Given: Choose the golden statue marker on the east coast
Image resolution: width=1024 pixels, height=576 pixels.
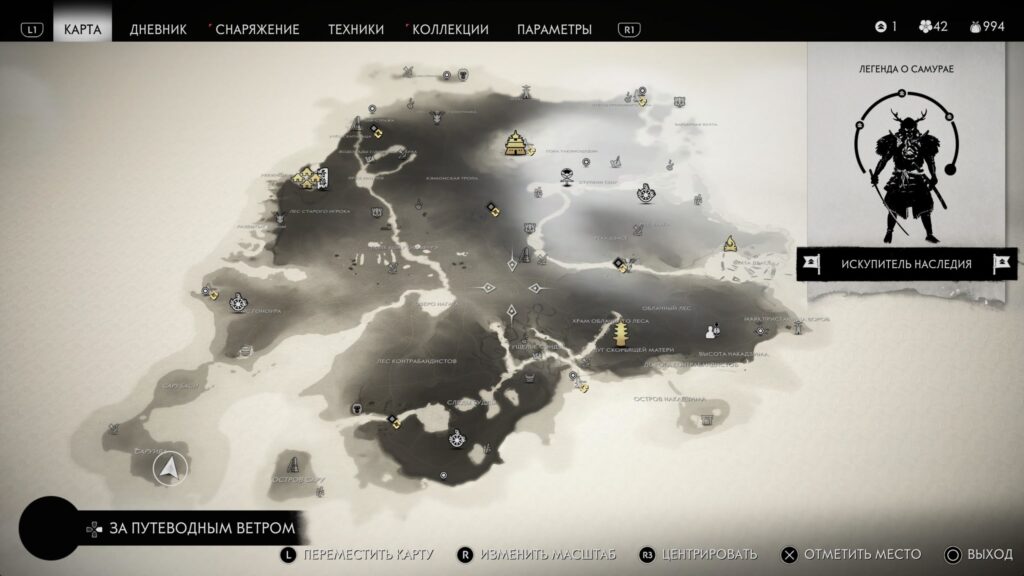Looking at the screenshot, I should click(730, 243).
